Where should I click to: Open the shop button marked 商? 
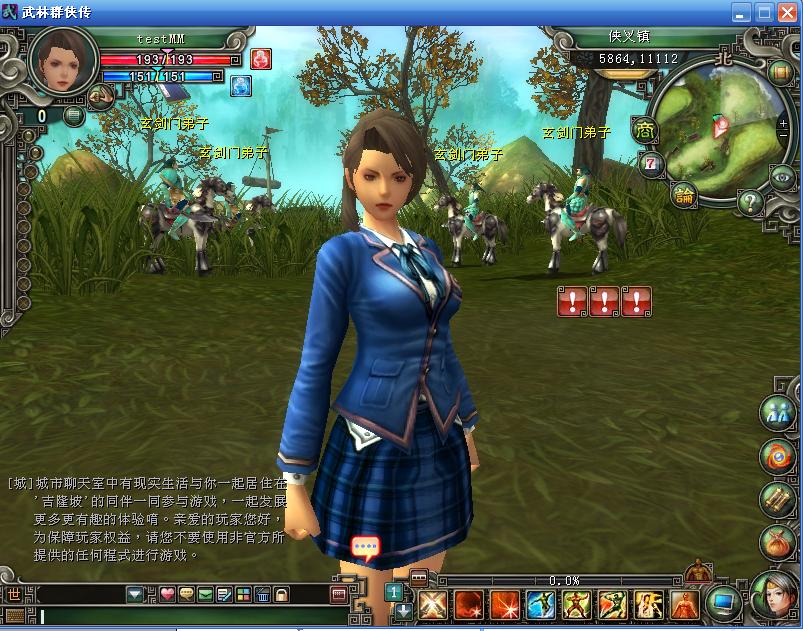tap(645, 129)
